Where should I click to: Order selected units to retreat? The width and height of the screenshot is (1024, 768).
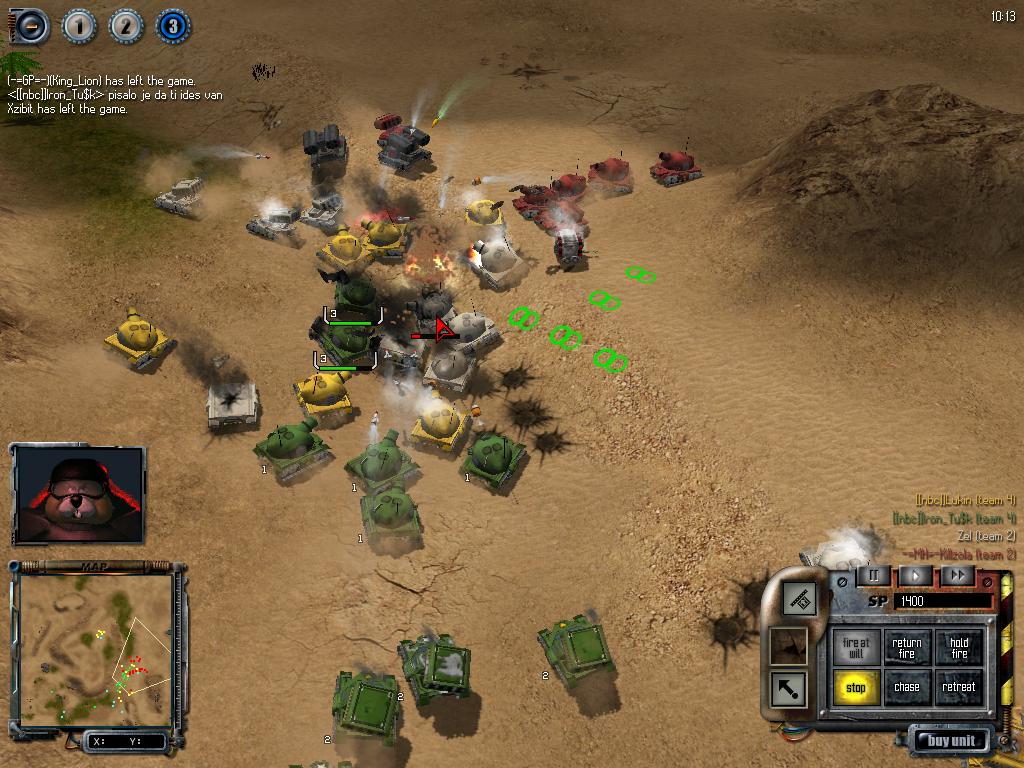tap(959, 687)
